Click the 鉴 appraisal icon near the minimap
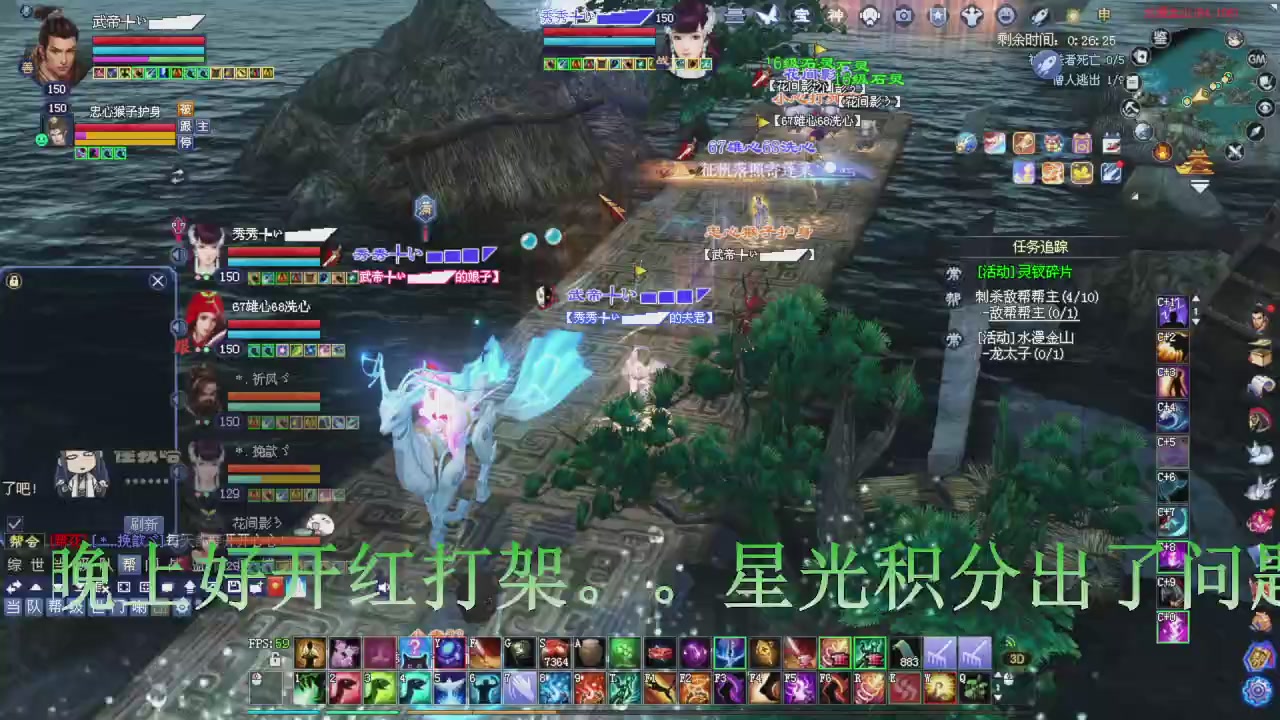This screenshot has height=720, width=1280. coord(1161,38)
